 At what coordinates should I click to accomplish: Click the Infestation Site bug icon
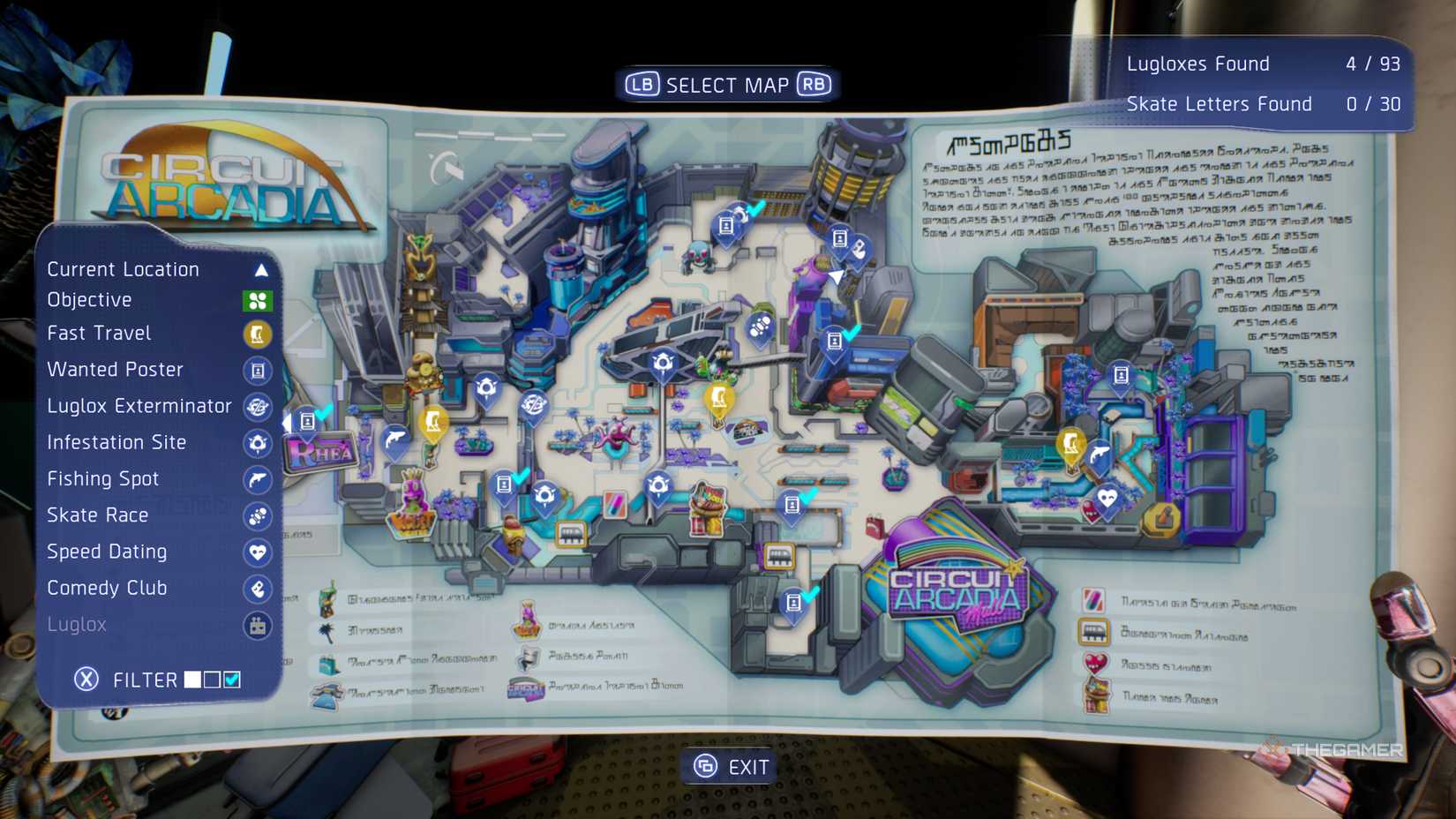[257, 444]
